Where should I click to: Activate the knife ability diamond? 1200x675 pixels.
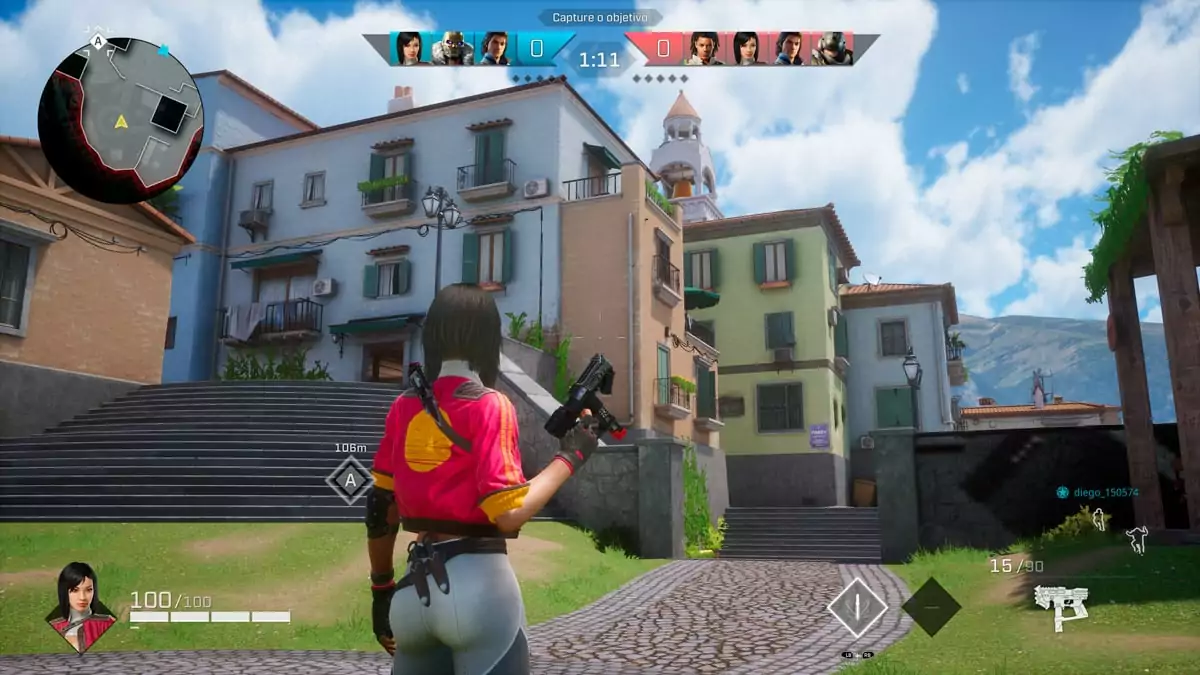click(x=857, y=606)
